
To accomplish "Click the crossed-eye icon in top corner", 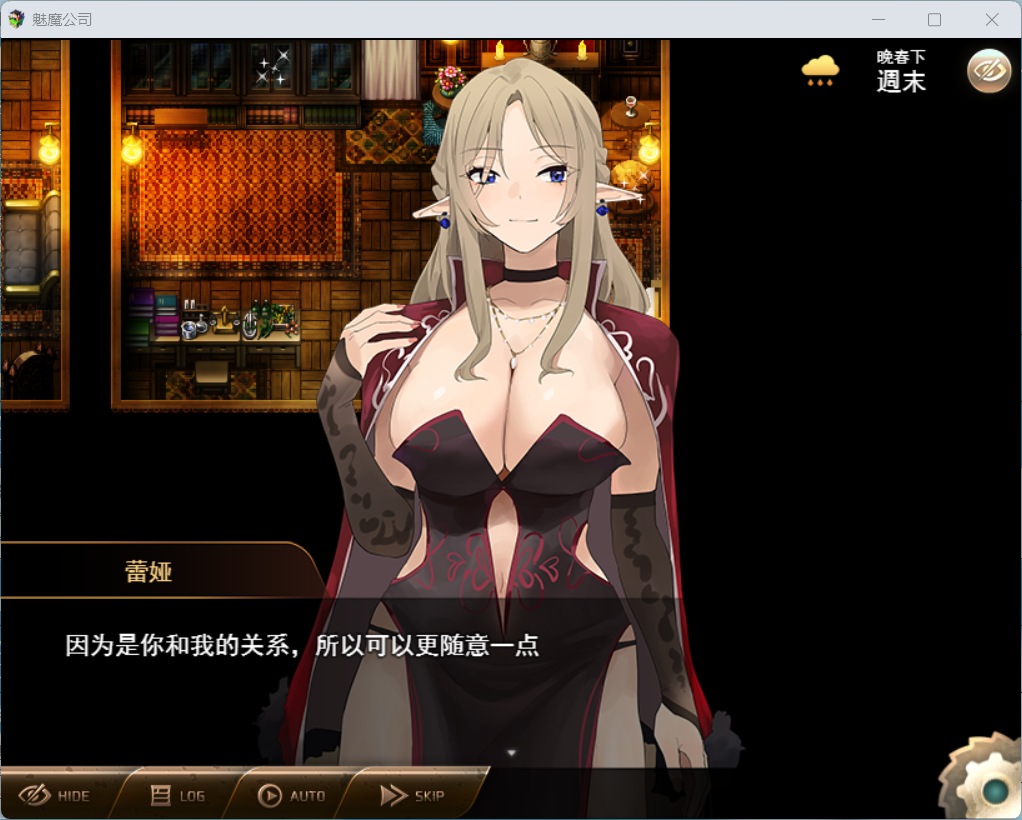I will point(988,70).
